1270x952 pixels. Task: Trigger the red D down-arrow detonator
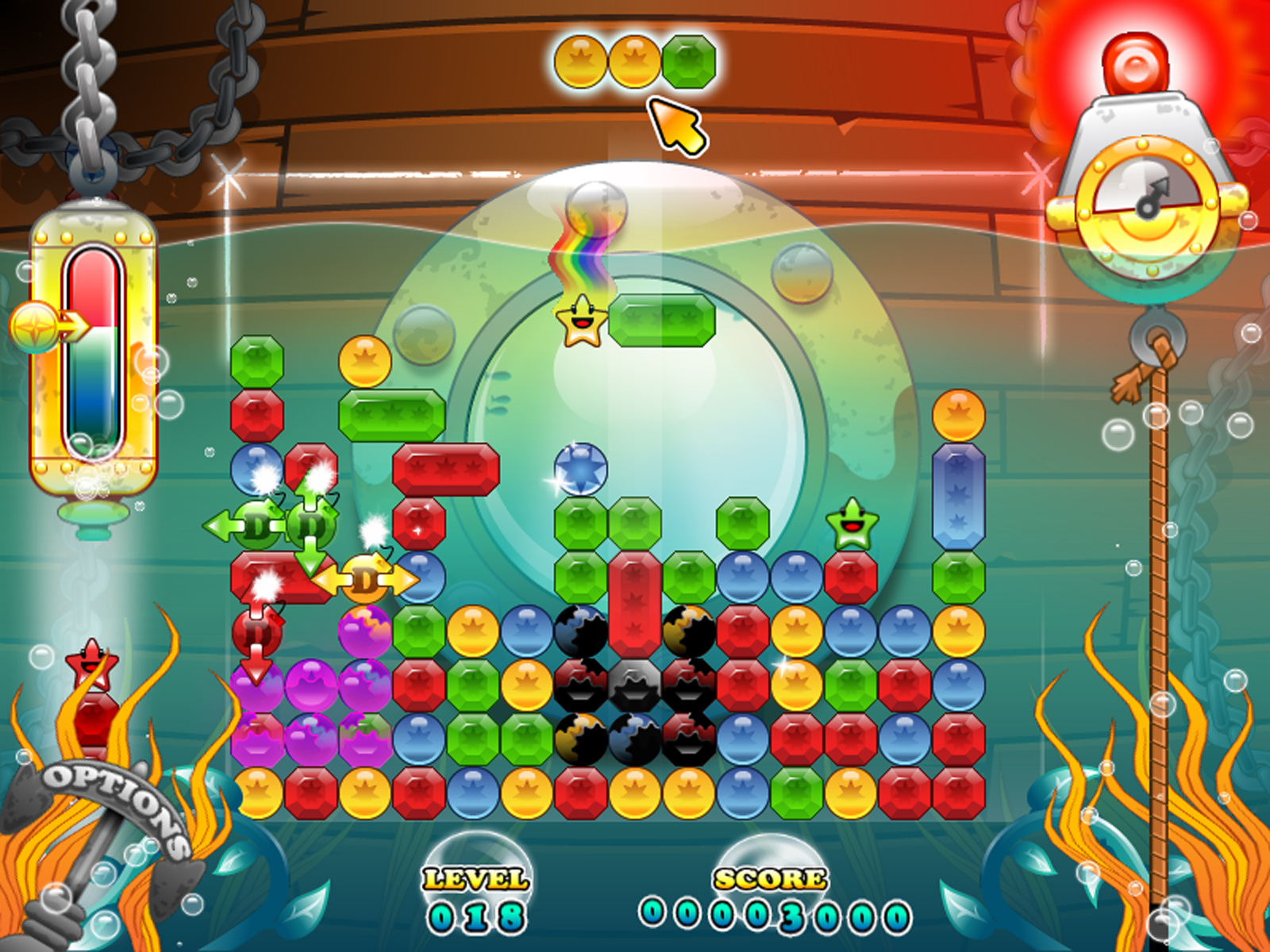pos(256,635)
